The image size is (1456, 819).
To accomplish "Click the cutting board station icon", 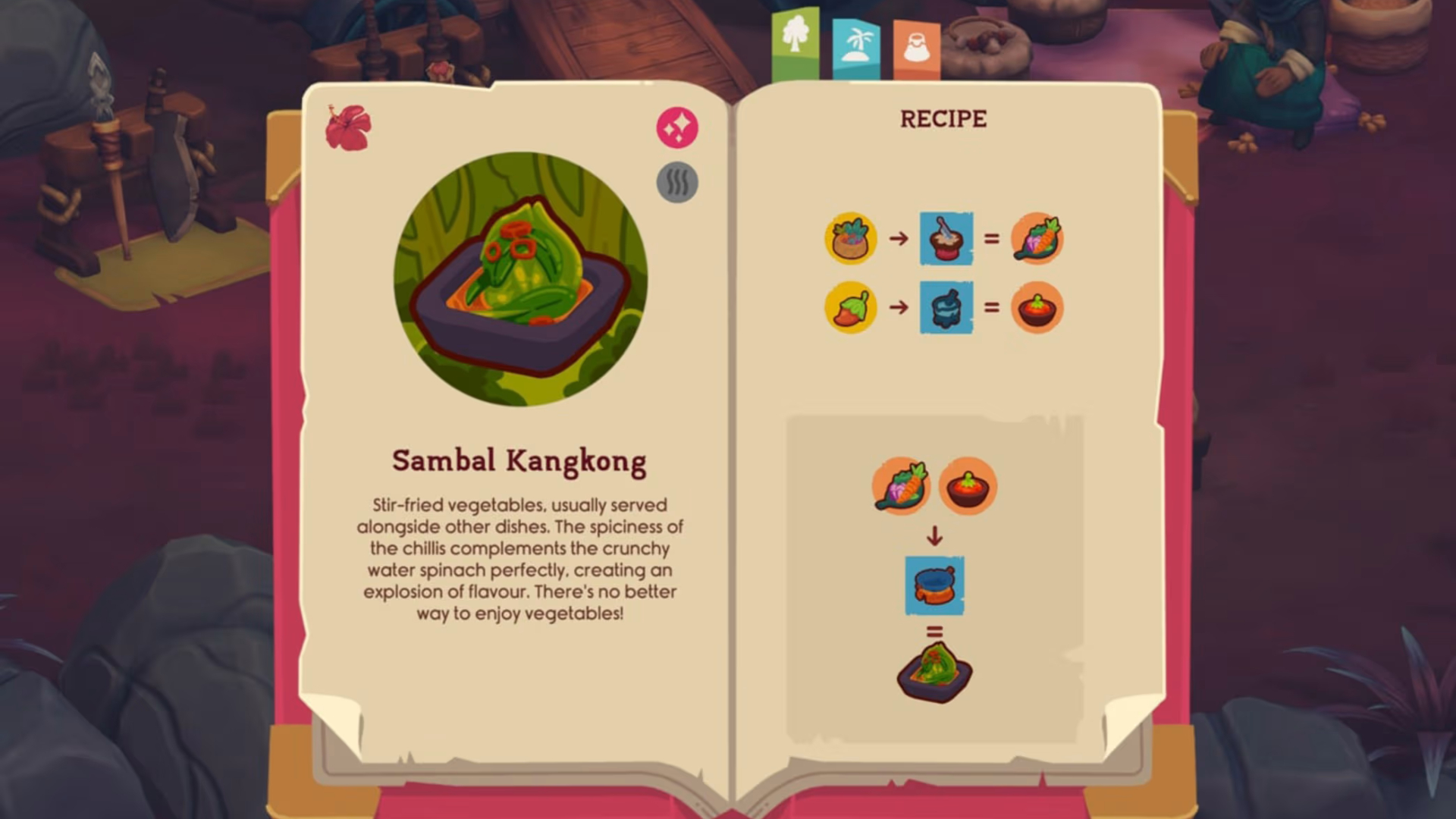I will [x=946, y=238].
